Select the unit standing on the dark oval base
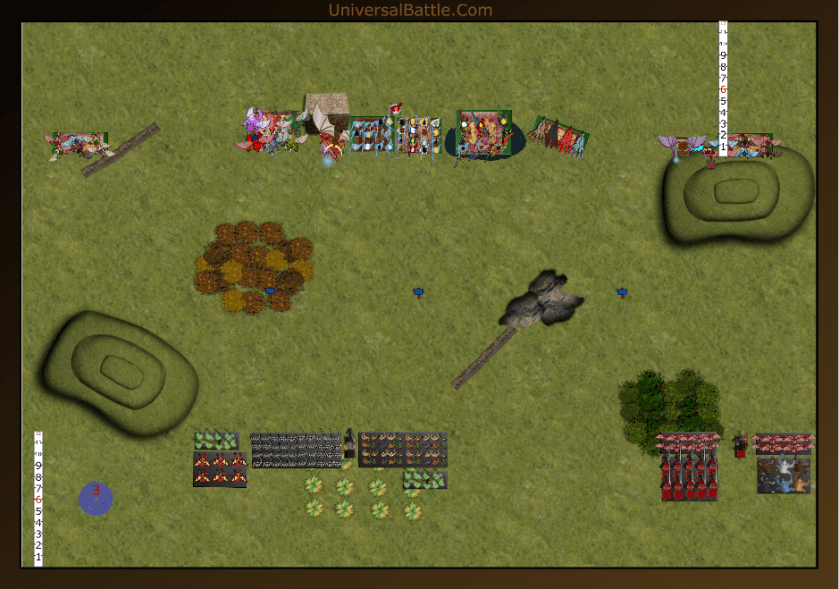The width and height of the screenshot is (839, 589). (484, 137)
